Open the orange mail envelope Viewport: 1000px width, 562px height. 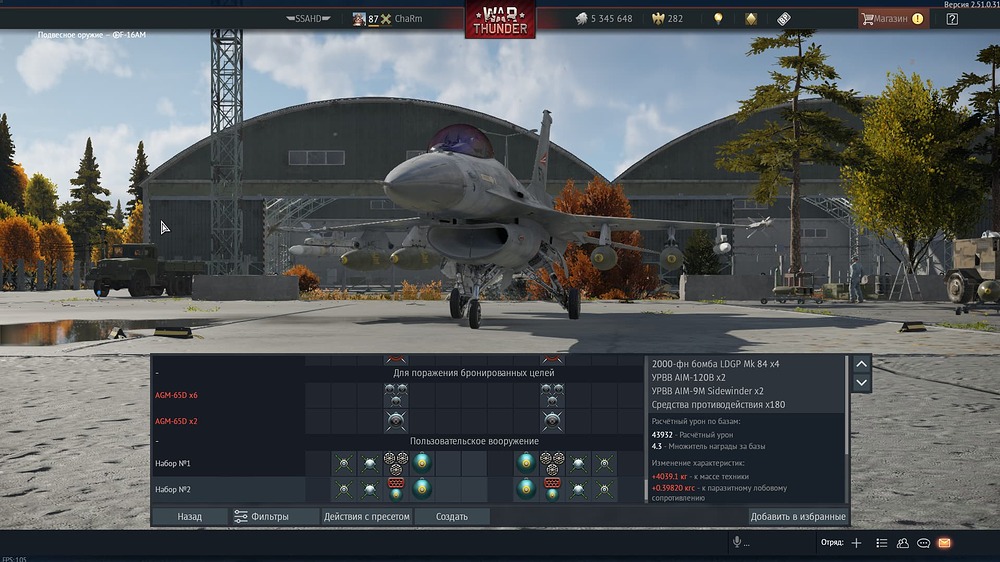pyautogui.click(x=944, y=543)
